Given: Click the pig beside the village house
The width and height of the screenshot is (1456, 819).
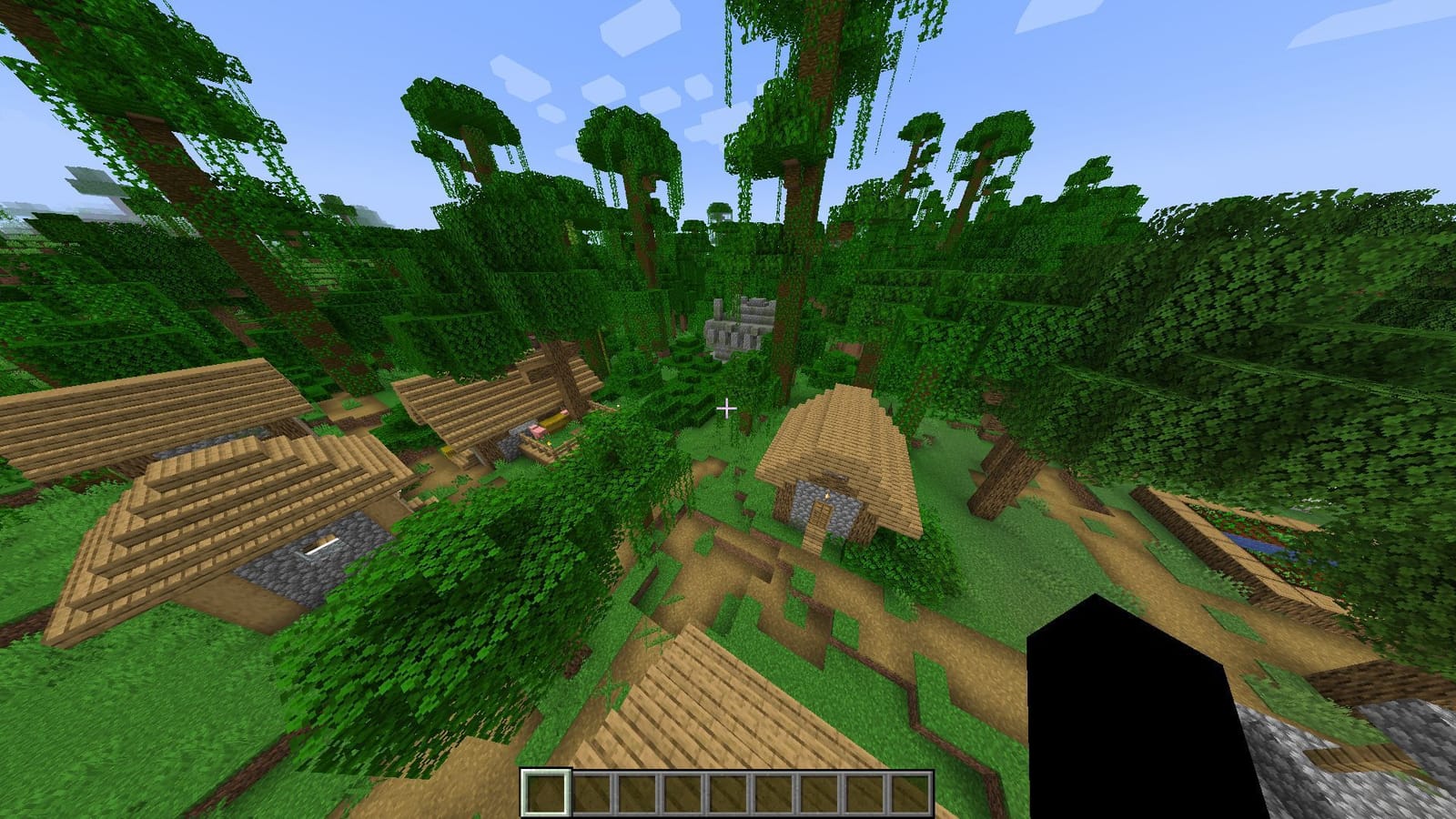Looking at the screenshot, I should pos(536,431).
